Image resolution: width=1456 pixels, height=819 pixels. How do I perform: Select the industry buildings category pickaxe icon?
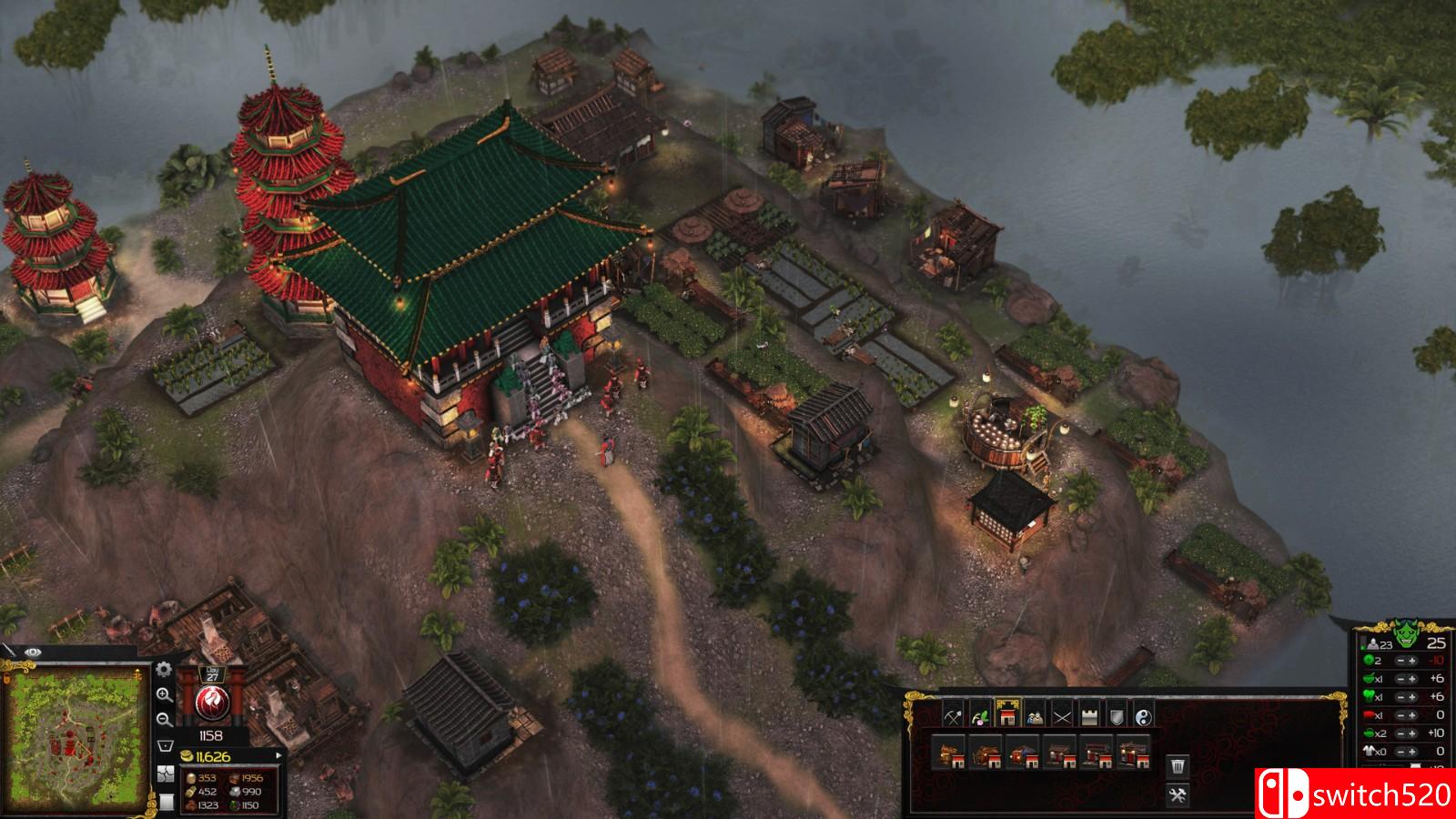[x=952, y=713]
